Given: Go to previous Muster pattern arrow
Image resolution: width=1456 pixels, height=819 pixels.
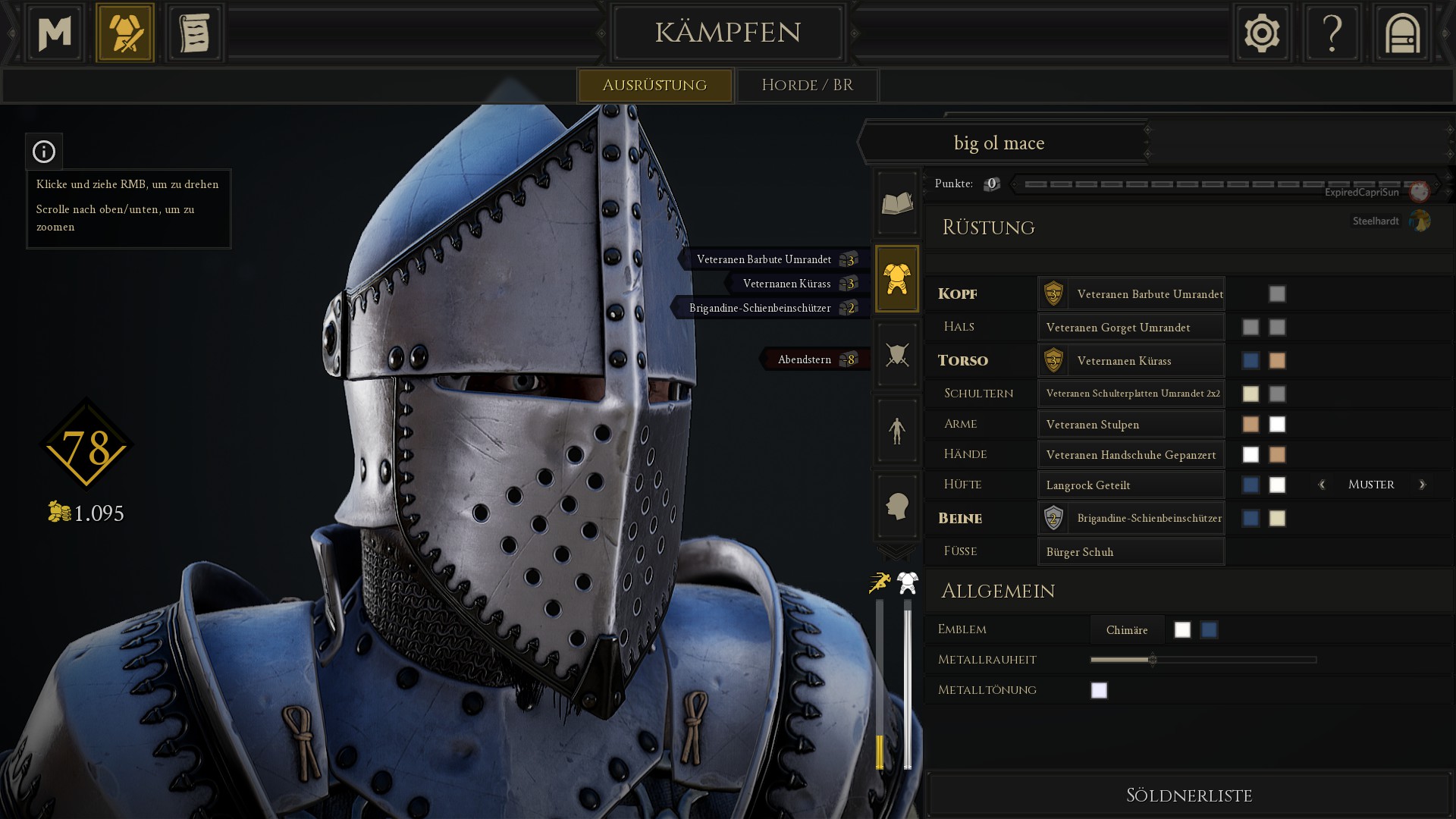Looking at the screenshot, I should point(1322,485).
